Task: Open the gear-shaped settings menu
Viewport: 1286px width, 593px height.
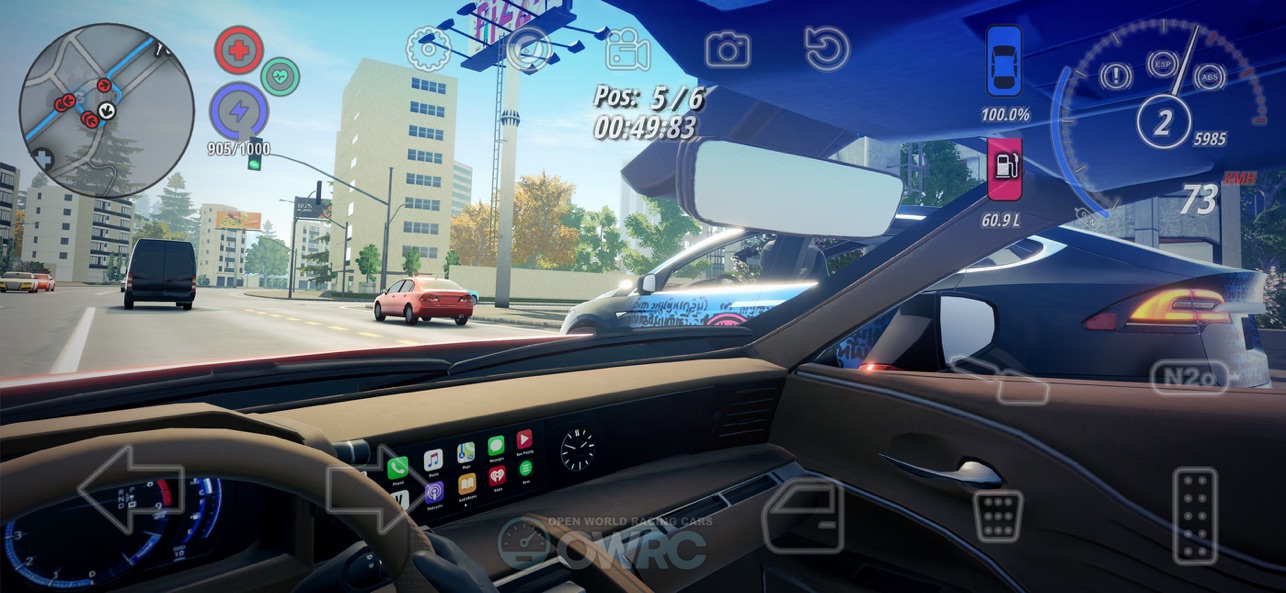Action: tap(428, 49)
